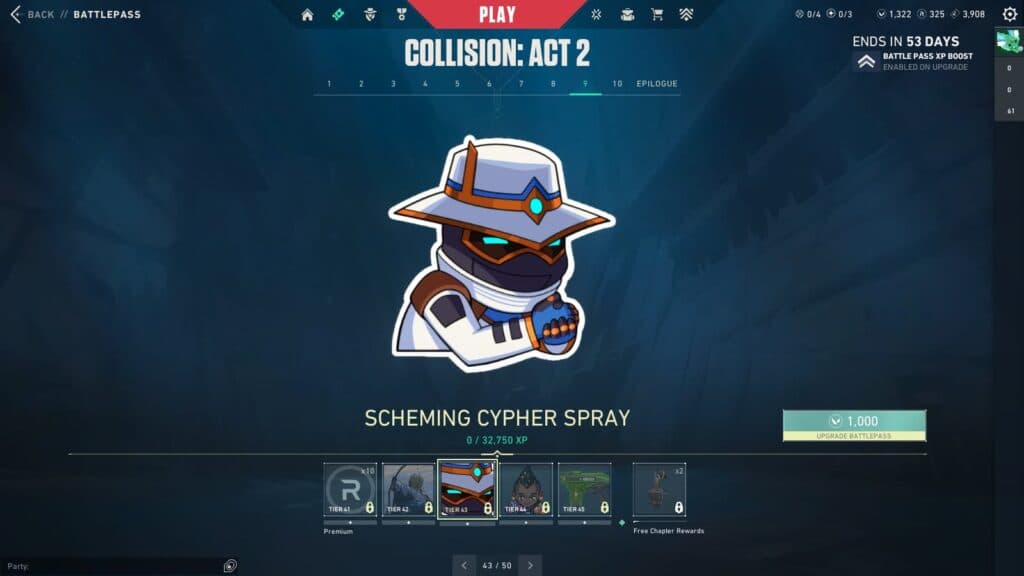The image size is (1024, 576).
Task: Jump to chapter 5 tab
Action: [457, 84]
